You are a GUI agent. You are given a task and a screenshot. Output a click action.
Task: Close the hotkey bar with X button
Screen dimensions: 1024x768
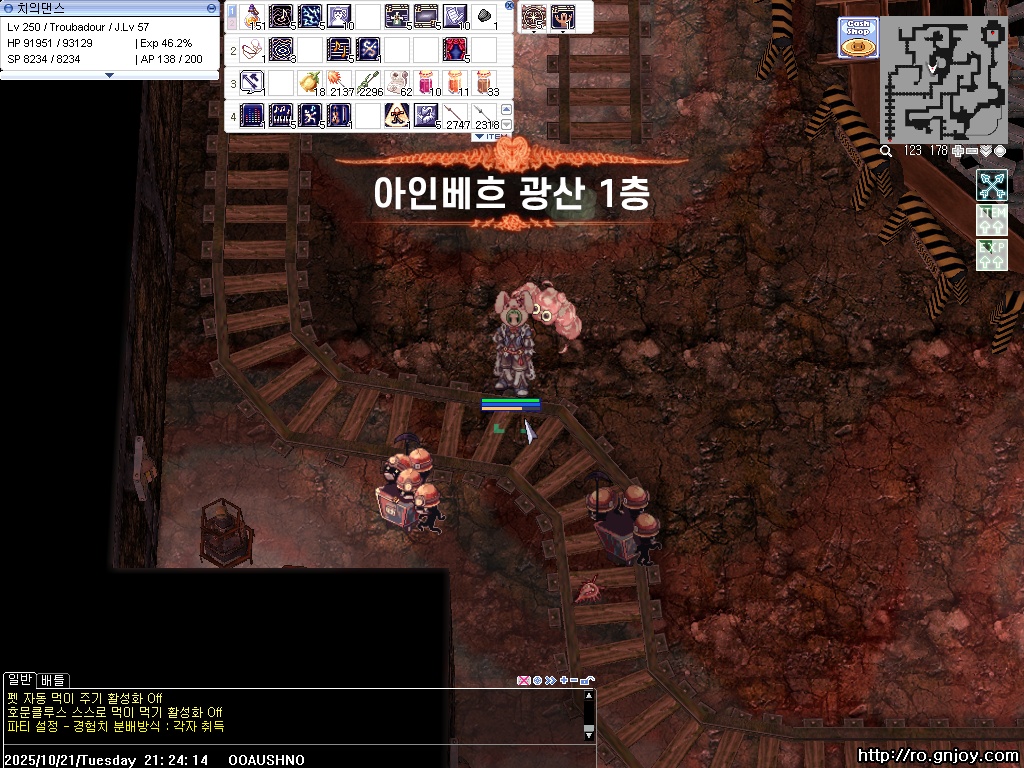[x=509, y=6]
